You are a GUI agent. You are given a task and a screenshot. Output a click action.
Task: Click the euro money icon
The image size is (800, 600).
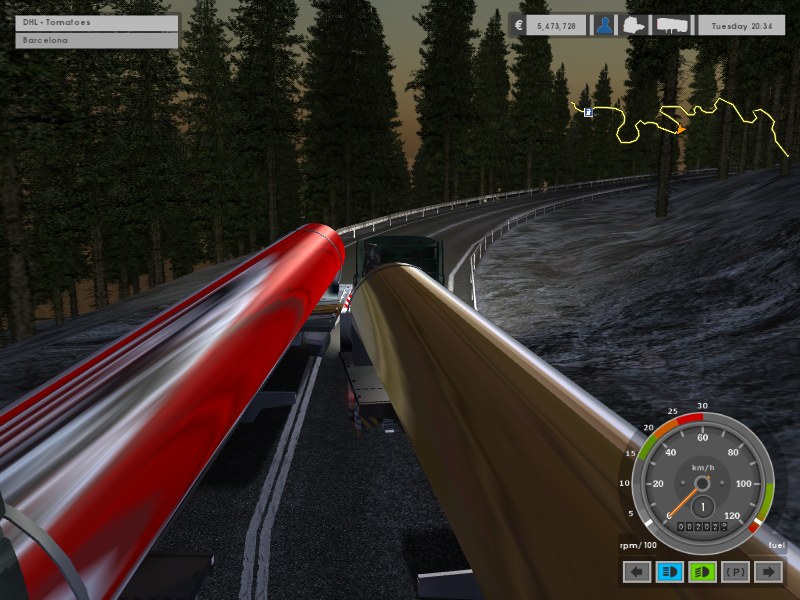pyautogui.click(x=518, y=26)
